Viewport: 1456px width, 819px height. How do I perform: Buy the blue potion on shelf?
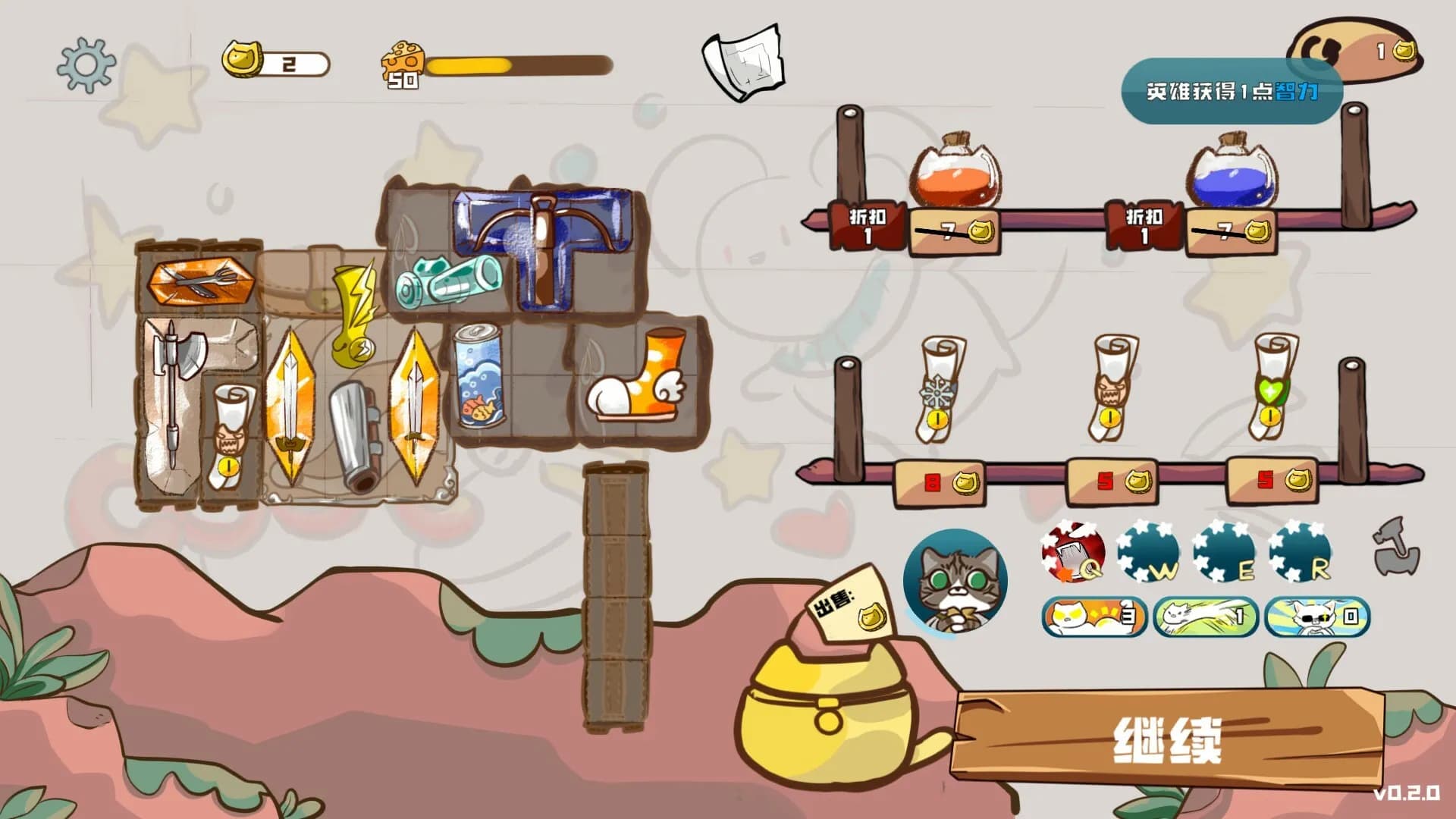(x=1232, y=174)
